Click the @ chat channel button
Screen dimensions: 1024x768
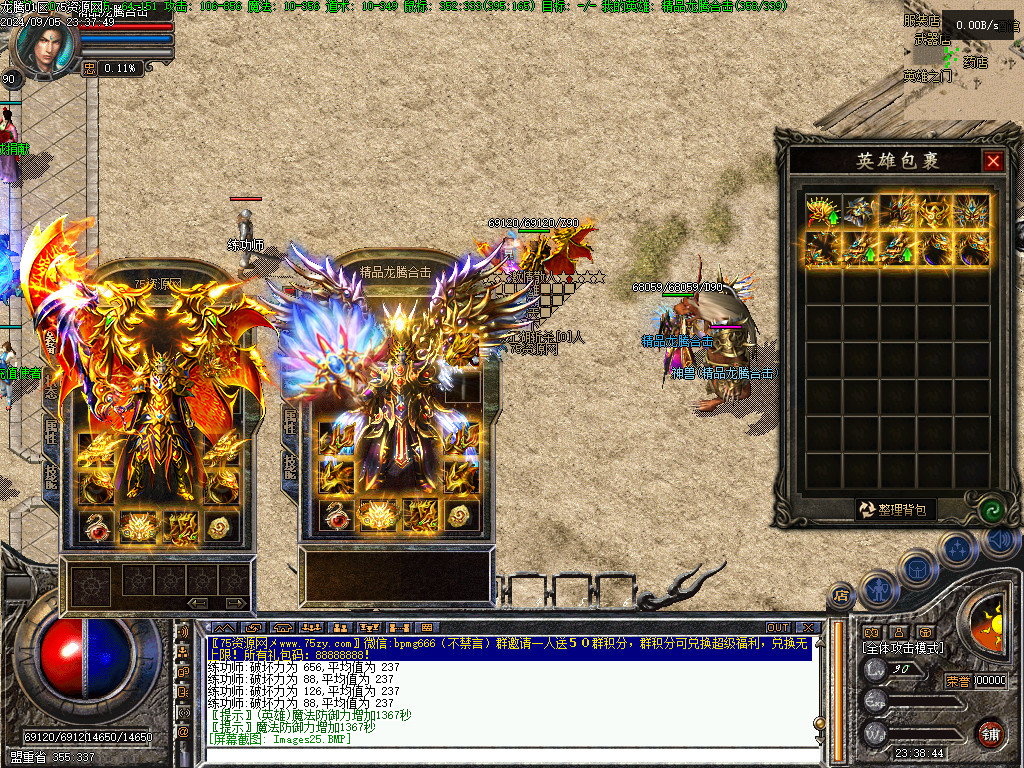point(183,733)
